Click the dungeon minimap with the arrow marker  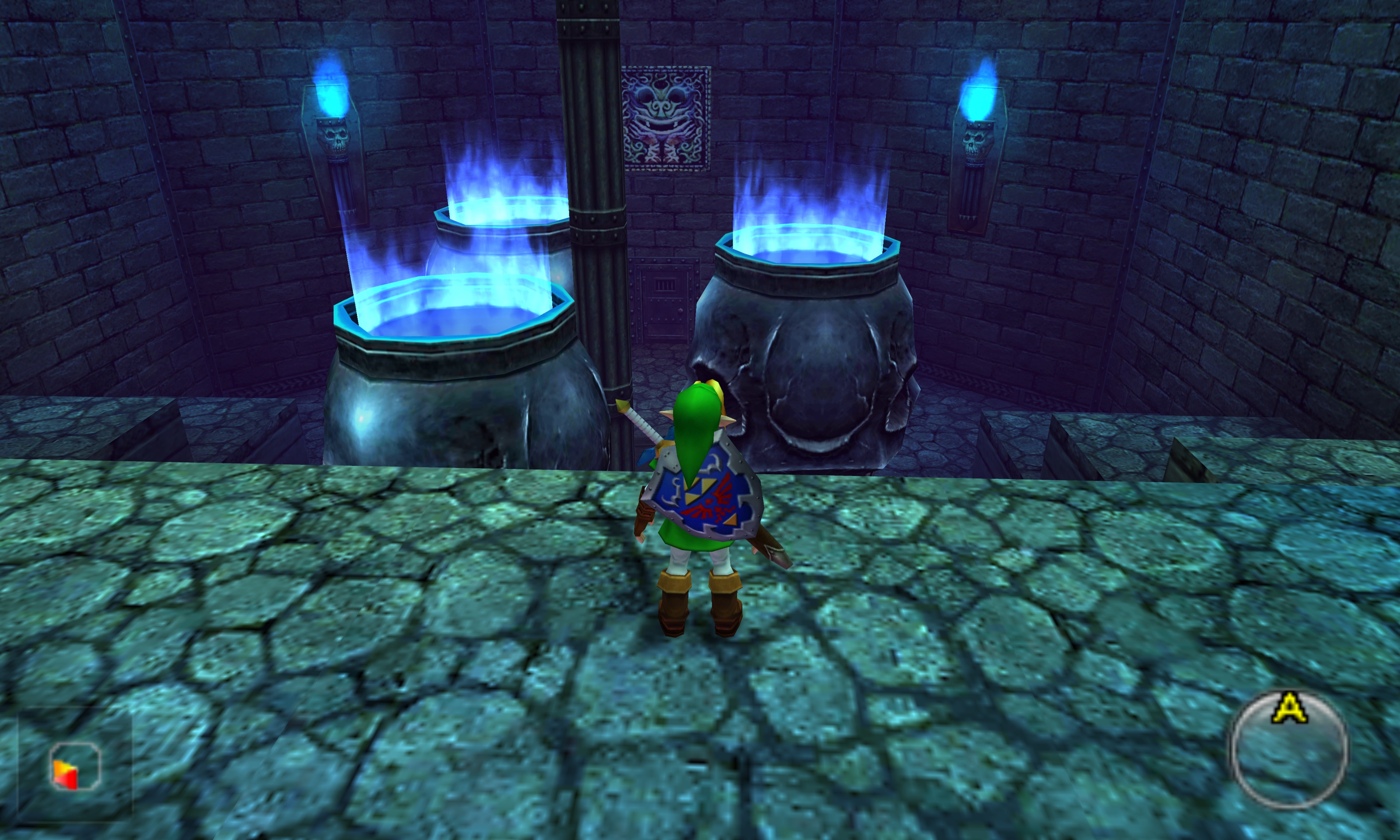point(75,765)
